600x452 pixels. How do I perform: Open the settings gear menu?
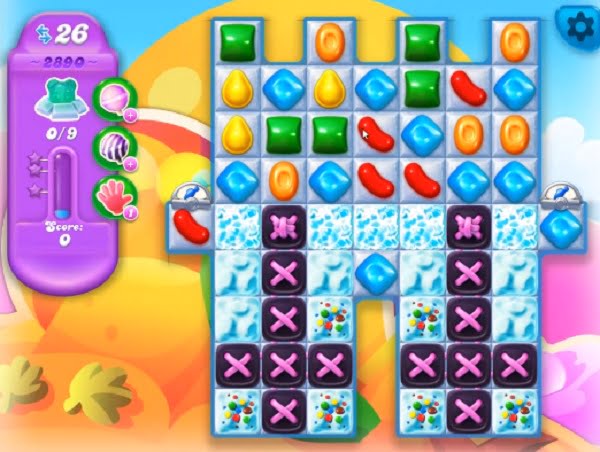coord(574,22)
